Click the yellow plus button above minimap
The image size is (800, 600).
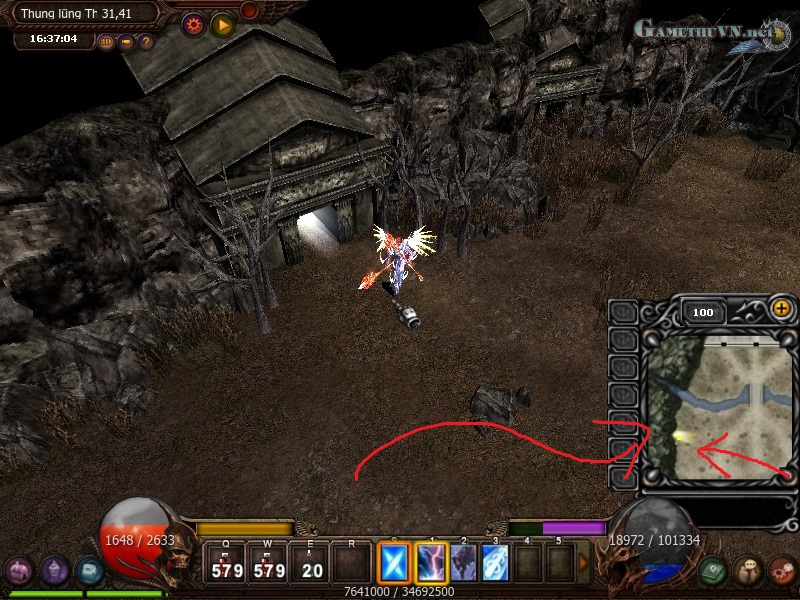pyautogui.click(x=781, y=310)
